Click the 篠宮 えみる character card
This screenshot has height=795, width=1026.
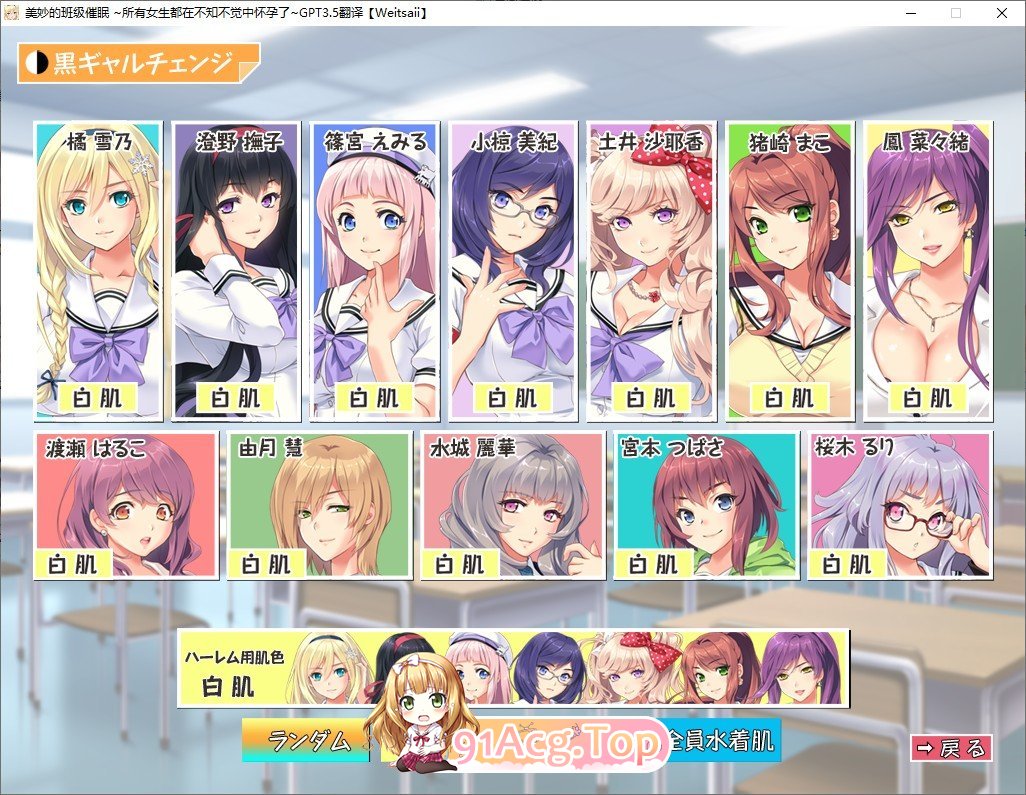374,270
